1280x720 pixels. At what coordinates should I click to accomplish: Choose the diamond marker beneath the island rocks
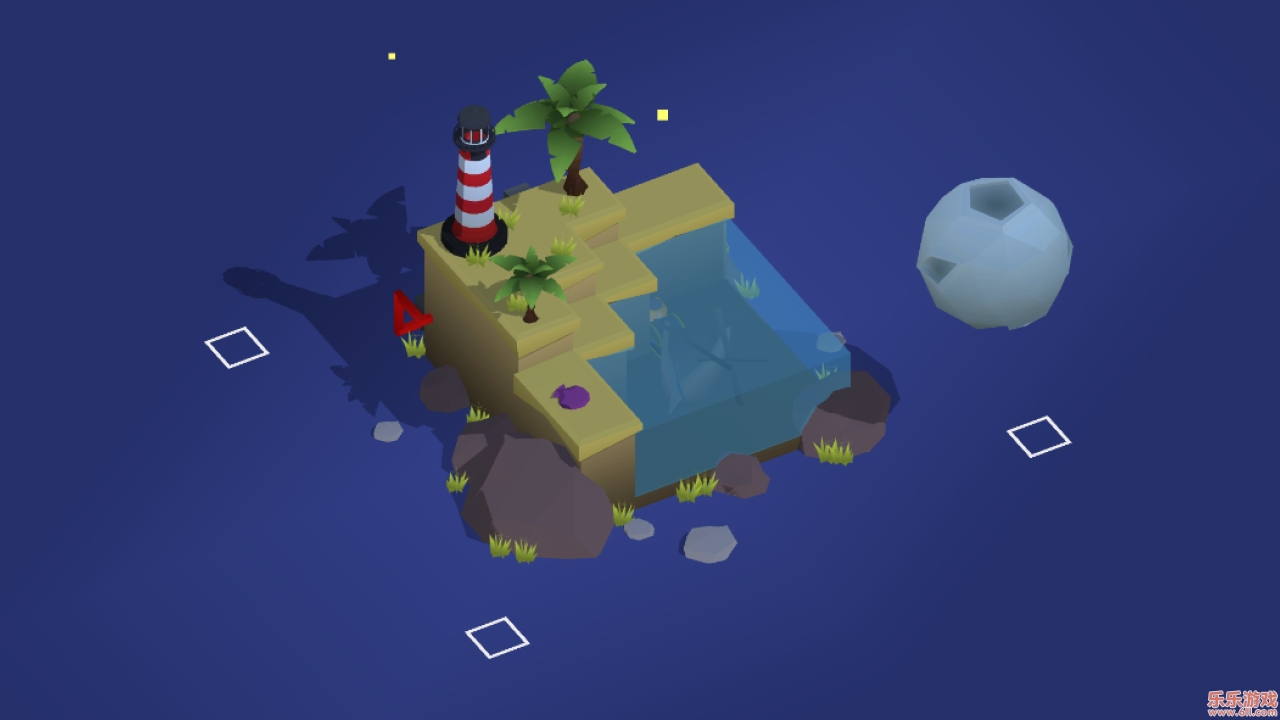click(497, 637)
